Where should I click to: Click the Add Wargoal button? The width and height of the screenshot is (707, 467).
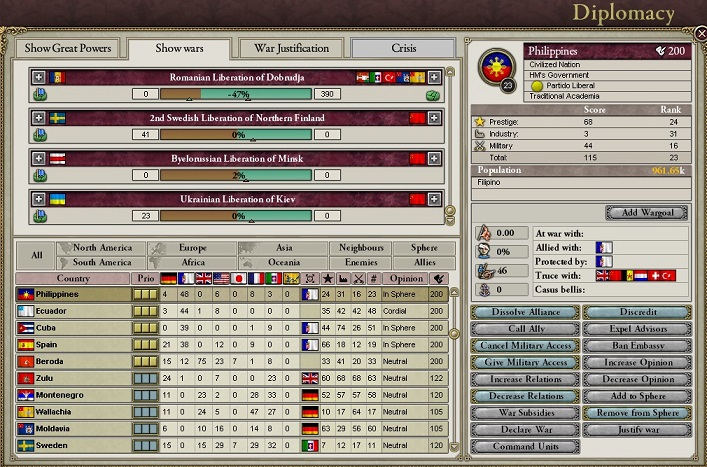tap(645, 213)
